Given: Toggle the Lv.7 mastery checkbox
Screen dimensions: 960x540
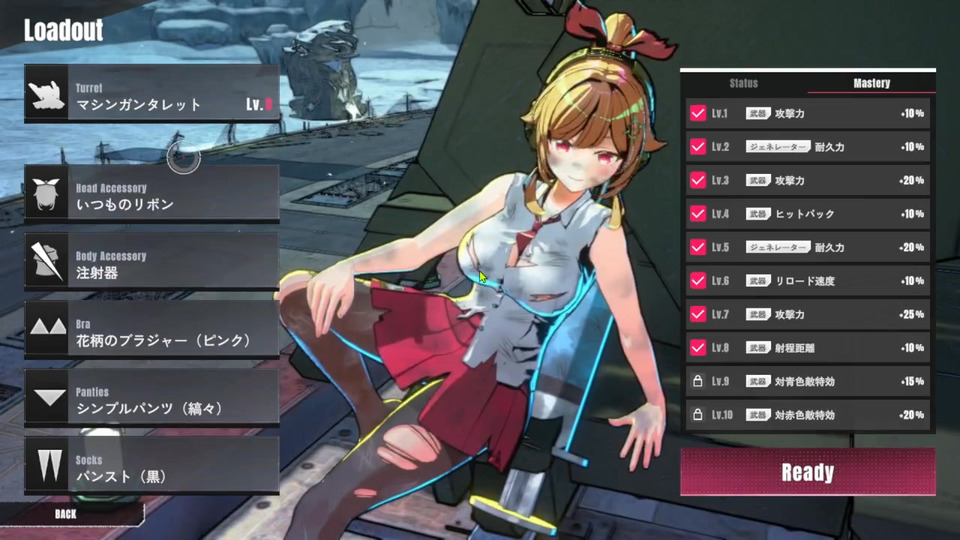Looking at the screenshot, I should point(698,314).
